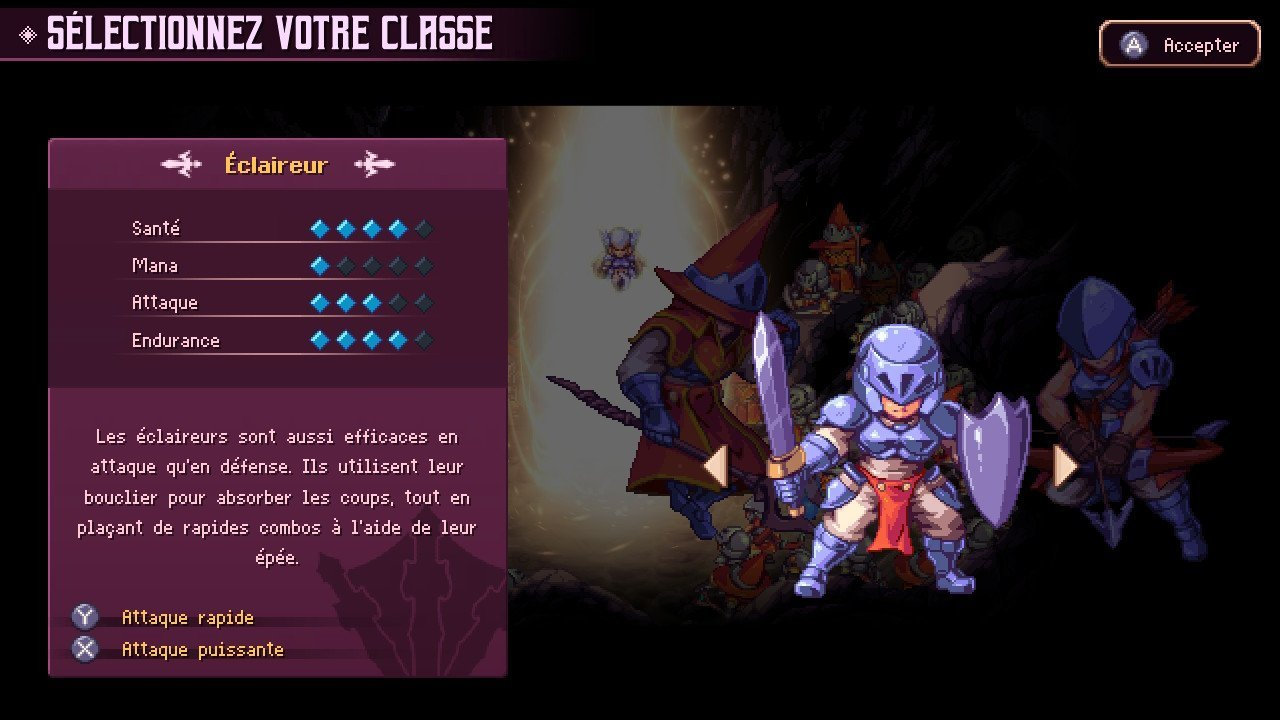This screenshot has width=1280, height=720.
Task: Accept the selected Éclaireur class
Action: click(1179, 45)
